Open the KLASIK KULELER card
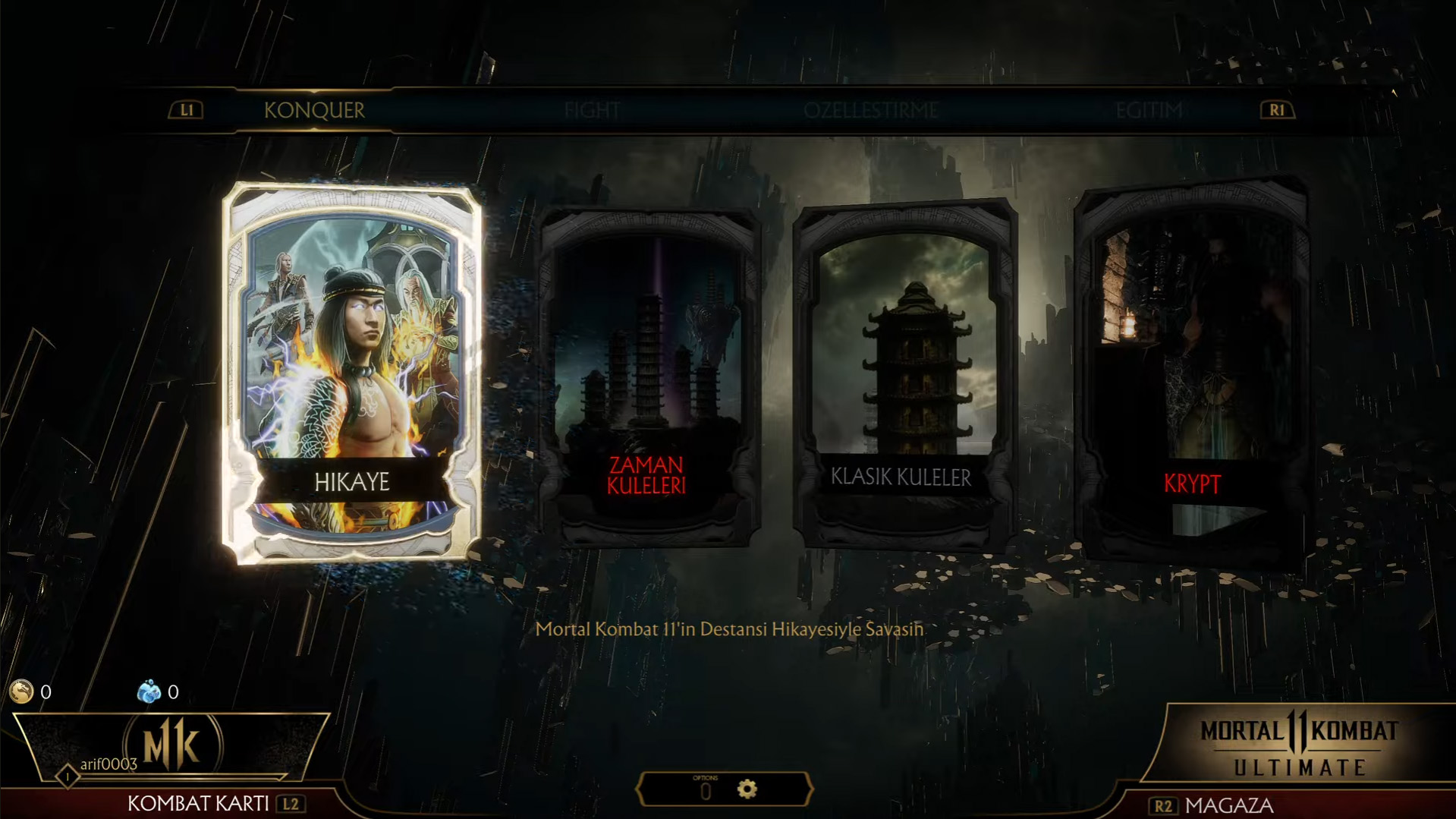The height and width of the screenshot is (819, 1456). [903, 375]
